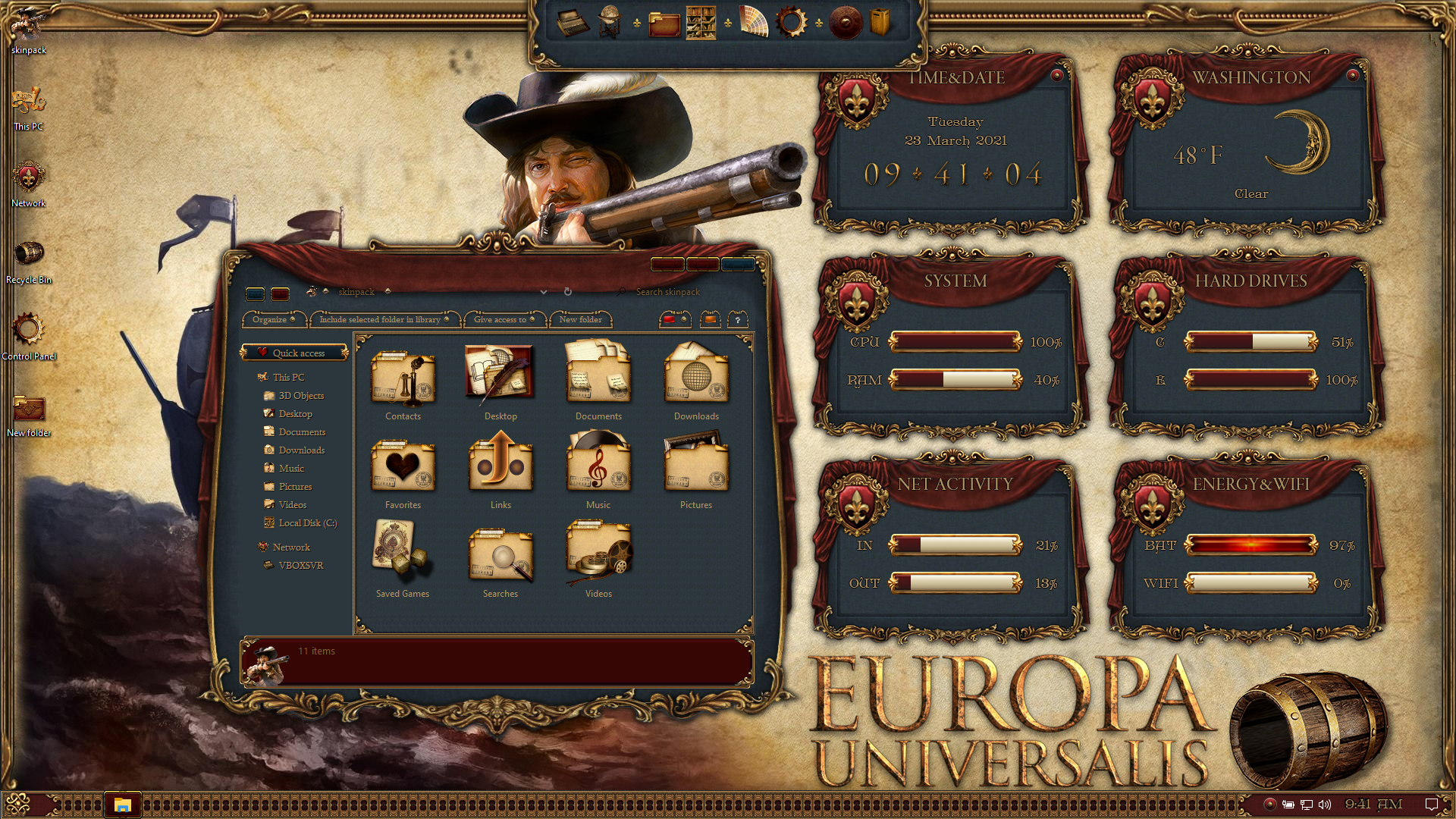
Task: Expand Network in the sidebar tree
Action: pos(291,548)
